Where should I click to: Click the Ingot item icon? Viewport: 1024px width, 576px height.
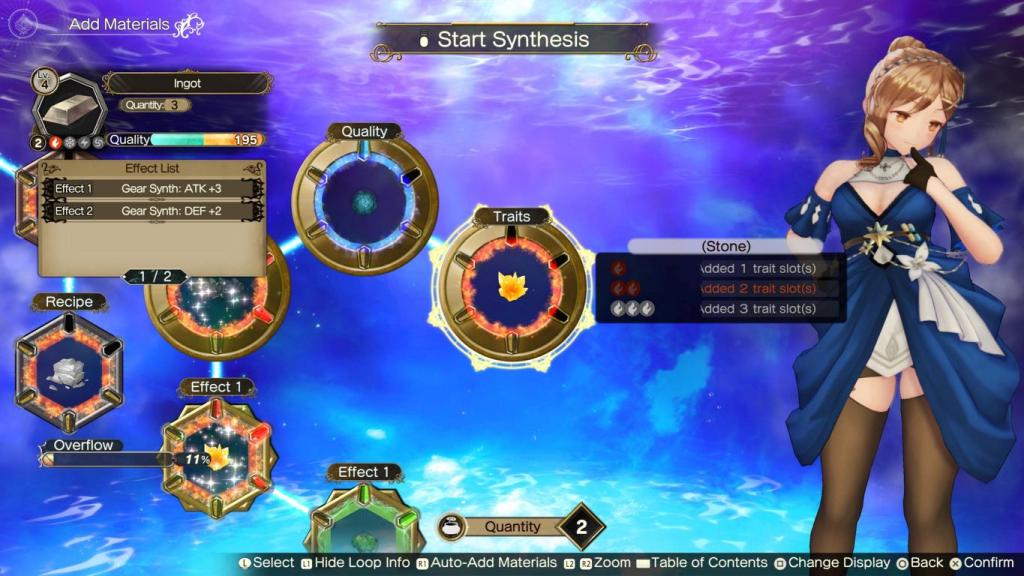68,106
